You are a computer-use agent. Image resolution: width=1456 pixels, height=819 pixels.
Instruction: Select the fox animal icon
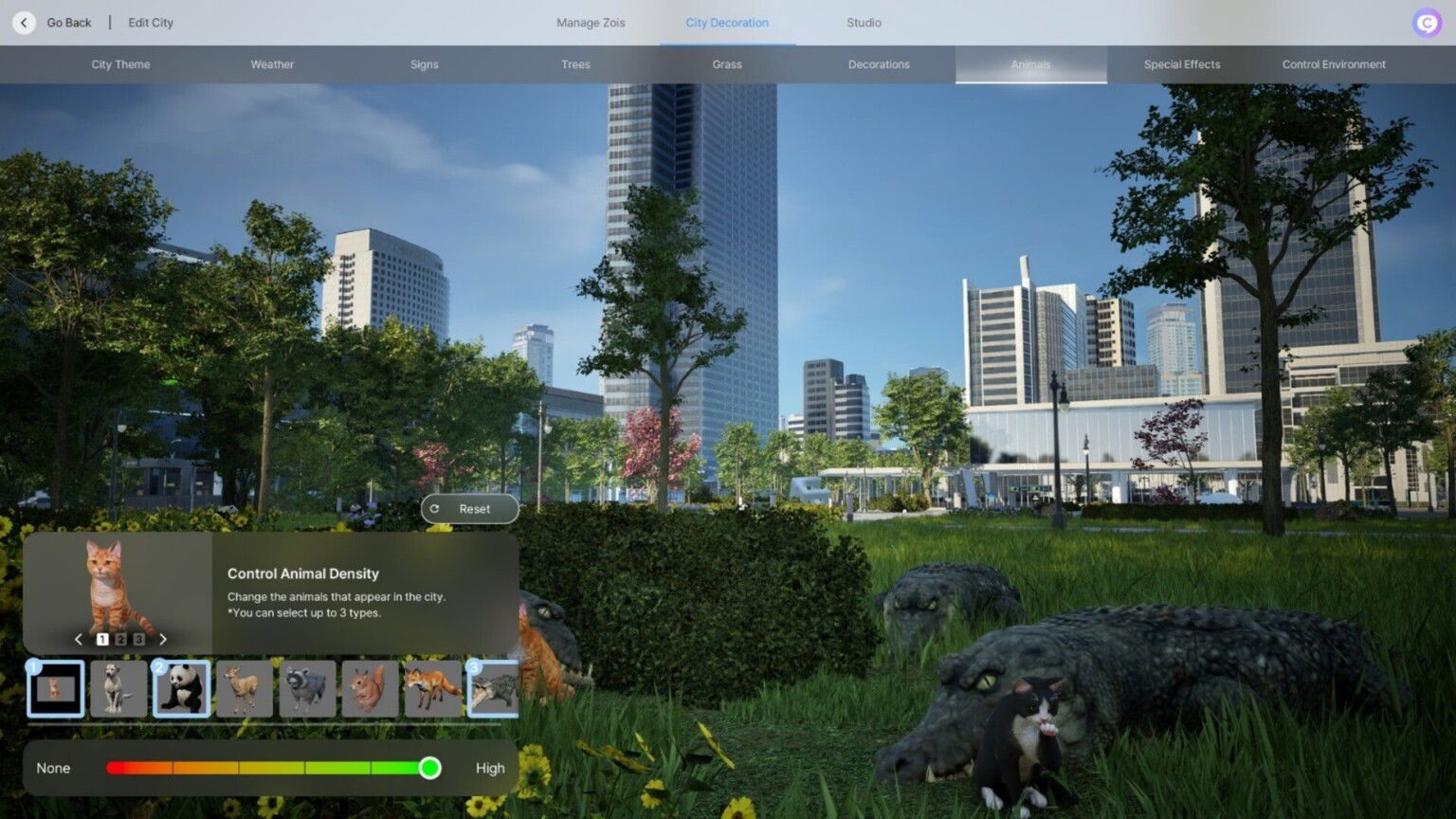(x=432, y=689)
